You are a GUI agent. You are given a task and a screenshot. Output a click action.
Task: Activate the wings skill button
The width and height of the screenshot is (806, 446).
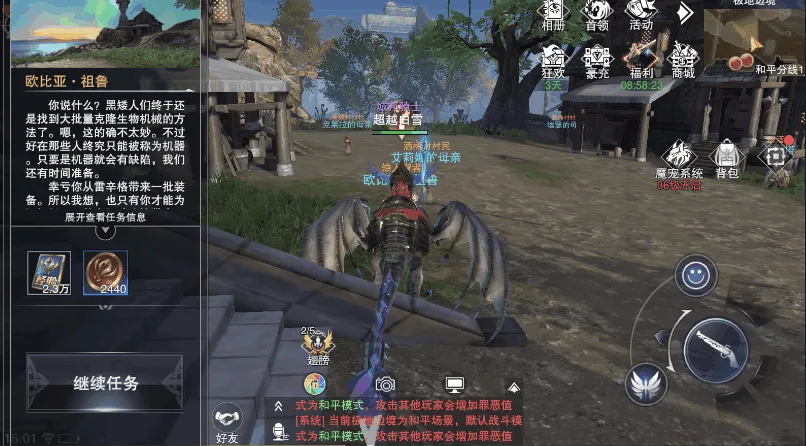point(646,383)
